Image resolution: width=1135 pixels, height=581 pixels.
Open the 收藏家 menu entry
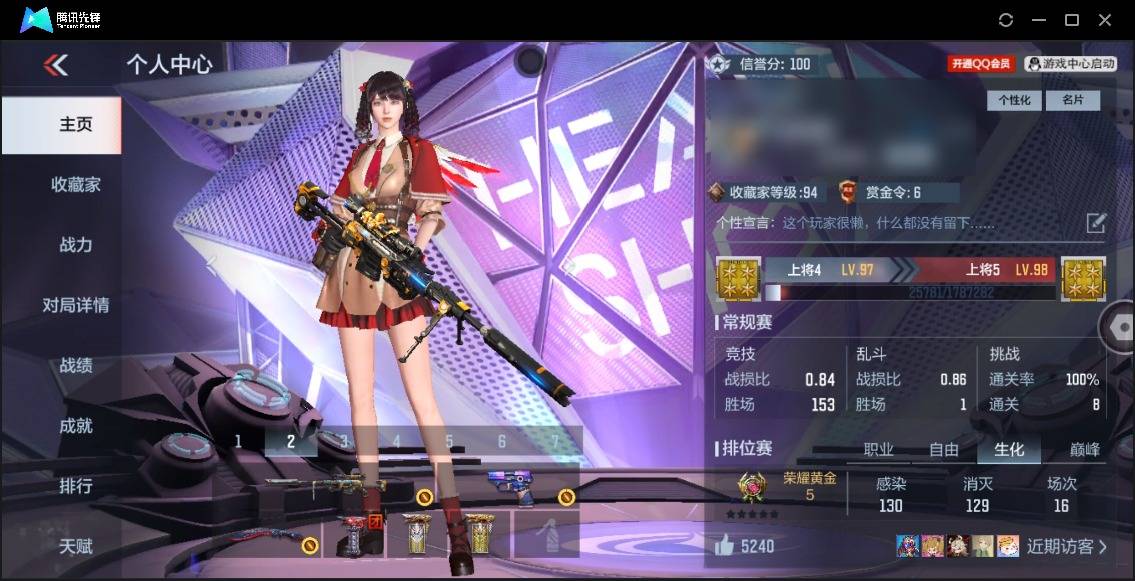coord(75,184)
